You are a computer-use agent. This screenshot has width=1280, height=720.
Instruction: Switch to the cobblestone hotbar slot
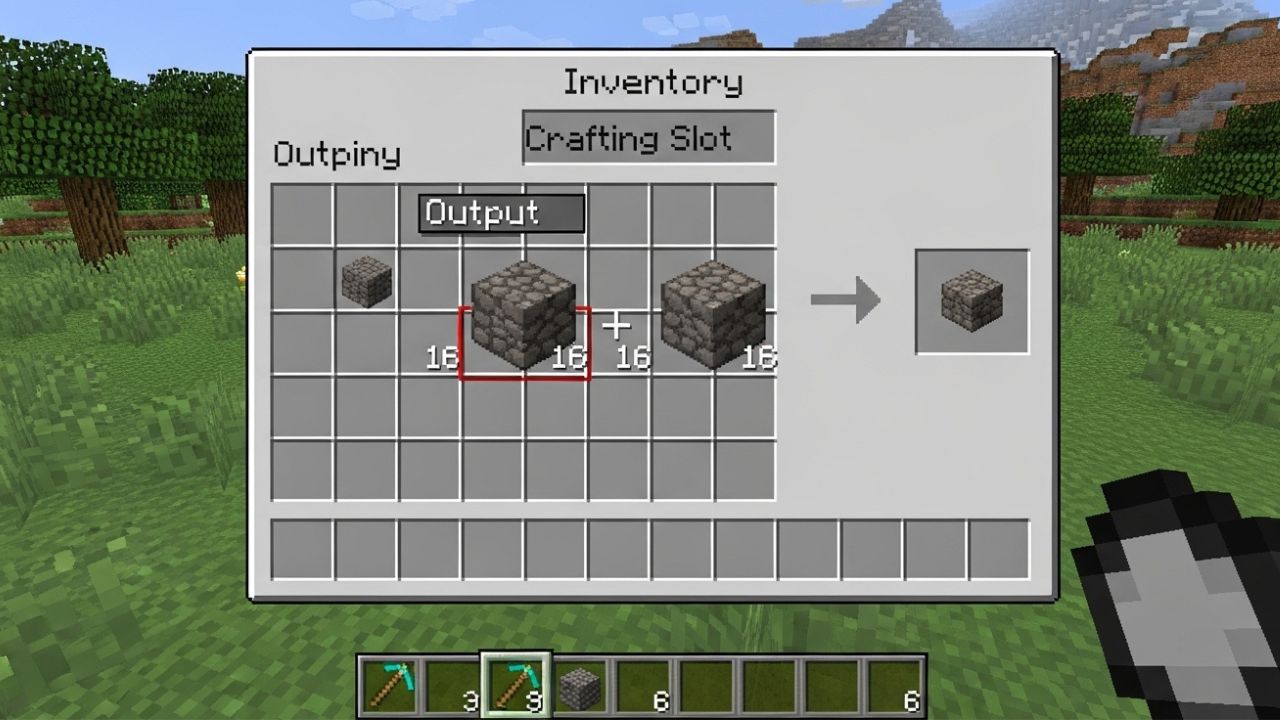tap(579, 688)
